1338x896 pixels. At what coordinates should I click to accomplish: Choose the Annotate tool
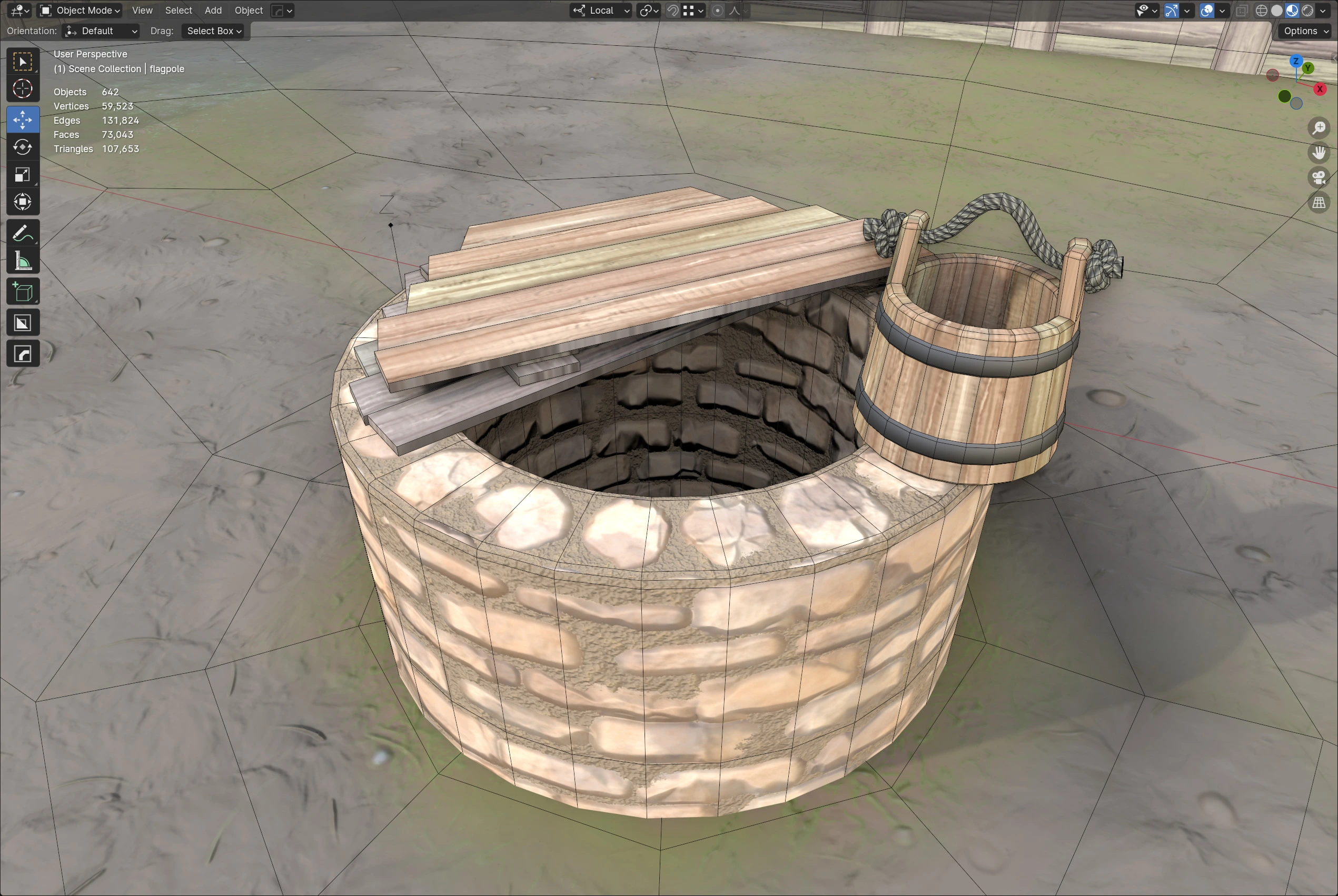23,232
